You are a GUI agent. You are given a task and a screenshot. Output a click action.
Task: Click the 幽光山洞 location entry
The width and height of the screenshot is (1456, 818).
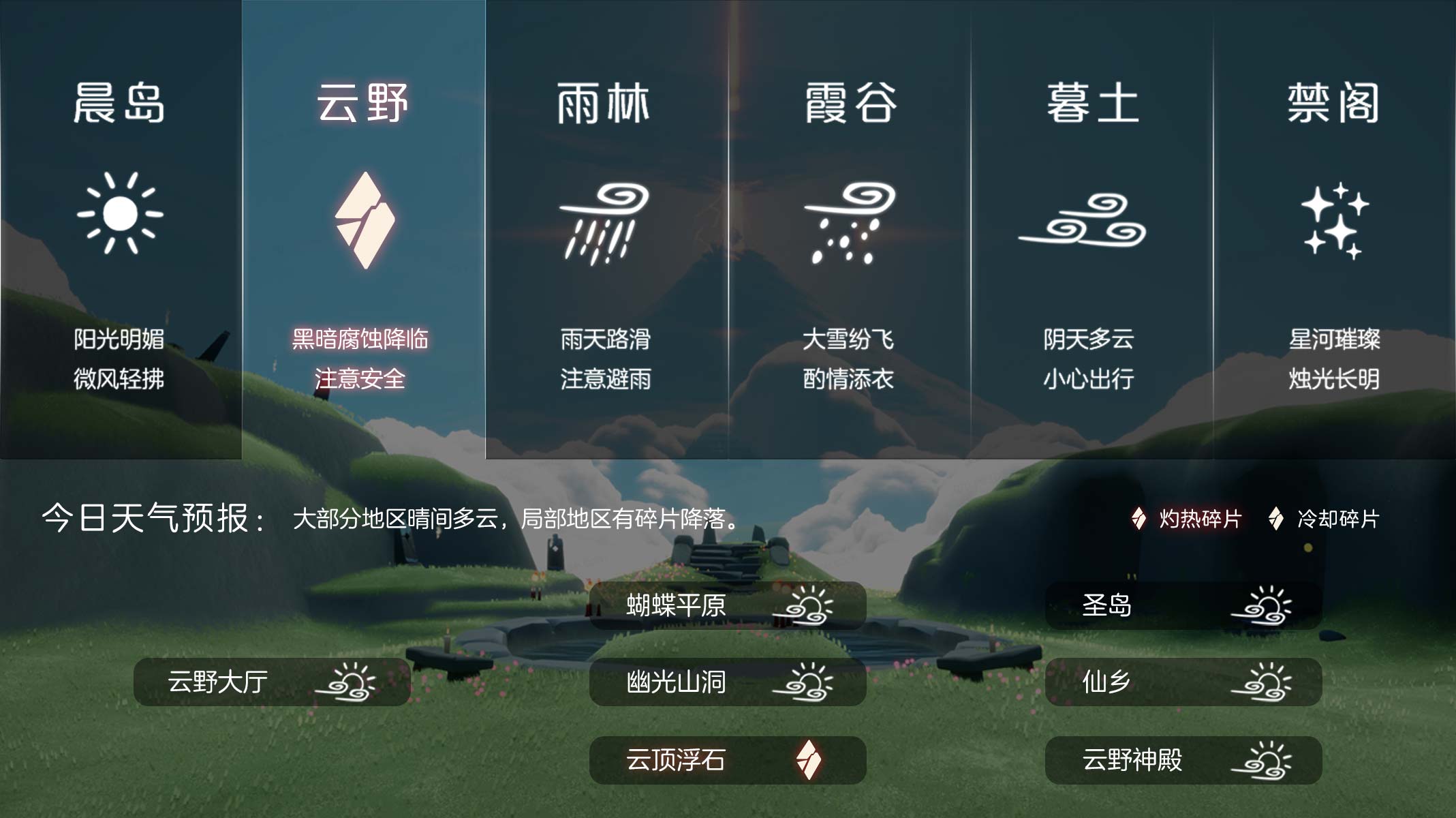click(x=727, y=682)
